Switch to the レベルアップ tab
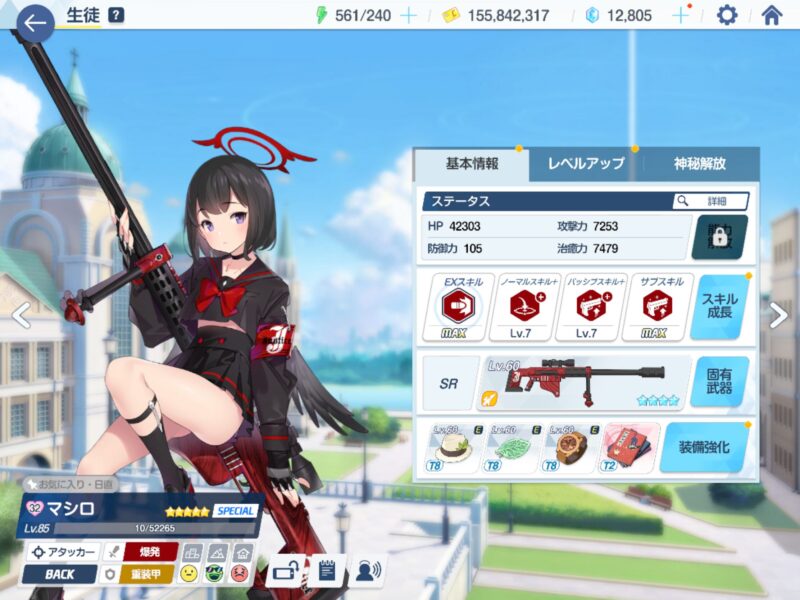 pos(586,164)
